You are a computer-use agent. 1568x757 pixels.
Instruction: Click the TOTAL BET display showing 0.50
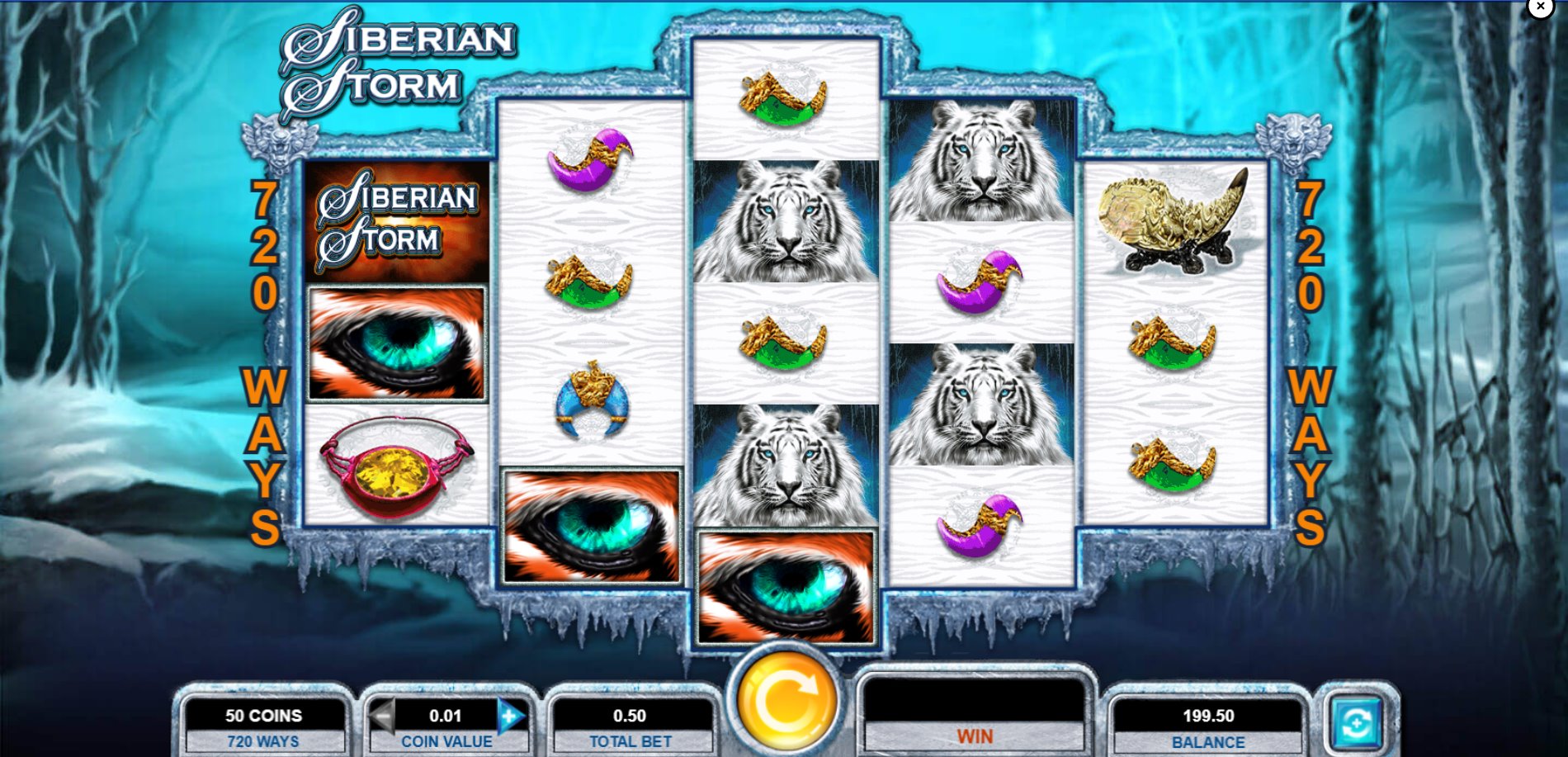tap(633, 716)
